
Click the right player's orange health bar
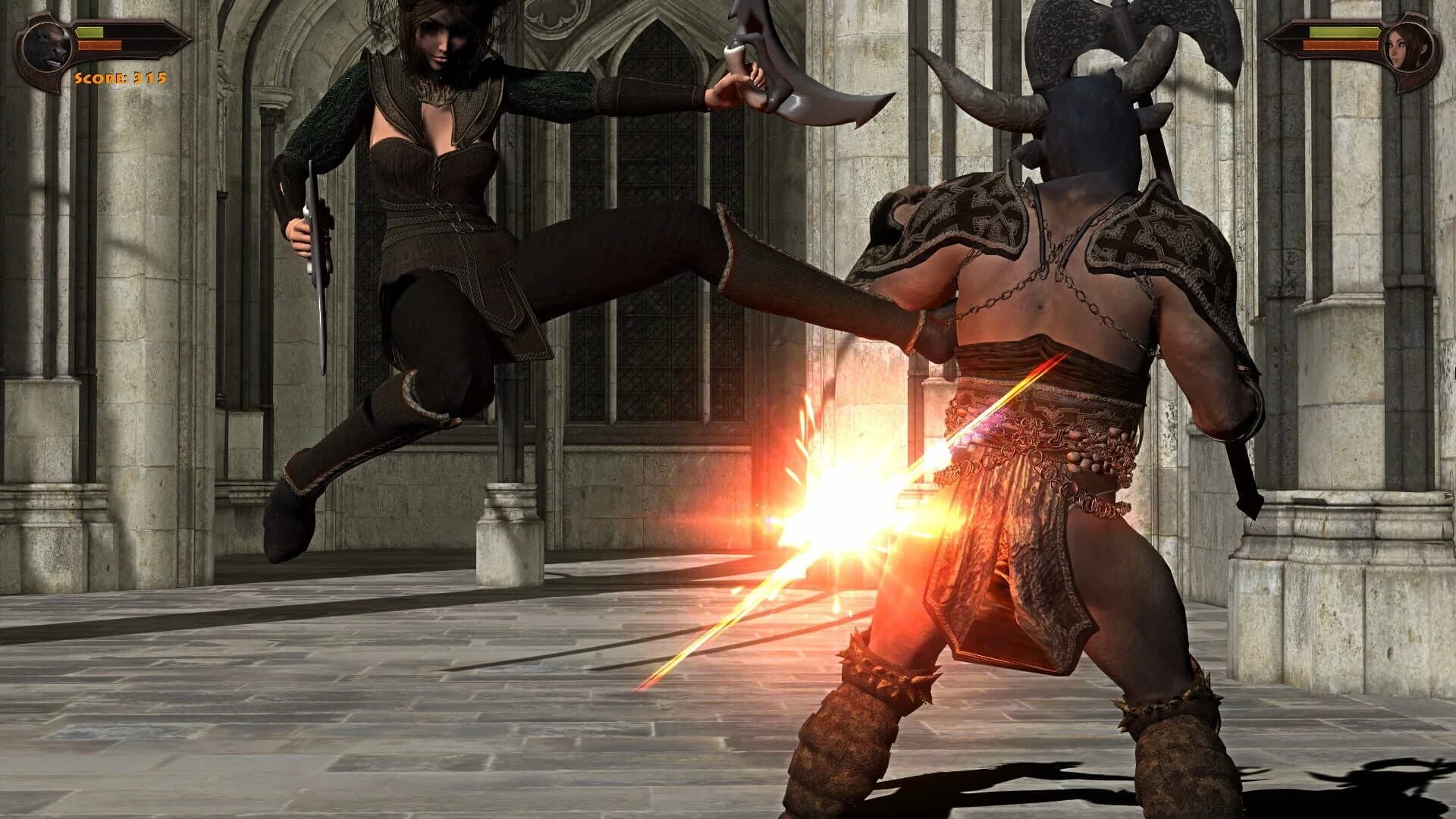(x=1341, y=45)
